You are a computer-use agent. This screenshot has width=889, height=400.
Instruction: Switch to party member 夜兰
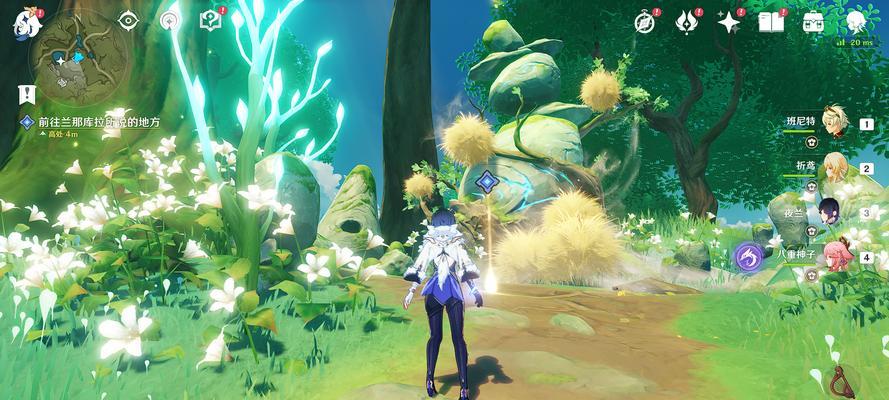point(834,211)
